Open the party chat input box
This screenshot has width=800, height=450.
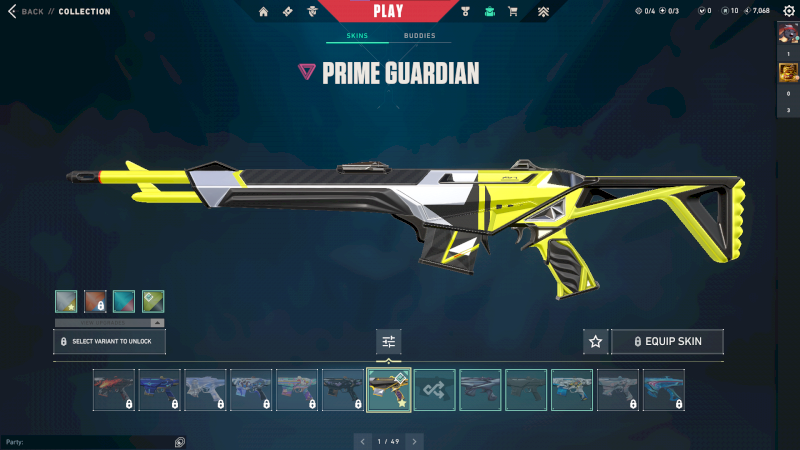[x=90, y=441]
